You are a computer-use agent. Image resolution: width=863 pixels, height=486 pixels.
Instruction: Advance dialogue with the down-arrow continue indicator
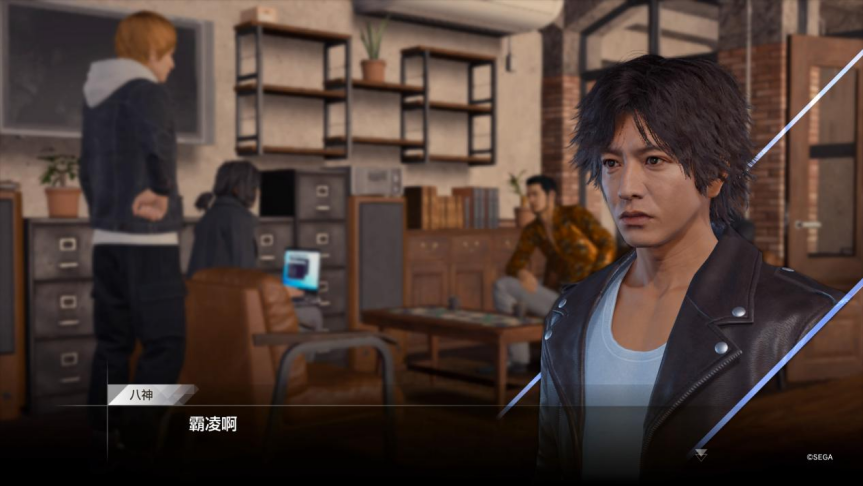pos(701,453)
